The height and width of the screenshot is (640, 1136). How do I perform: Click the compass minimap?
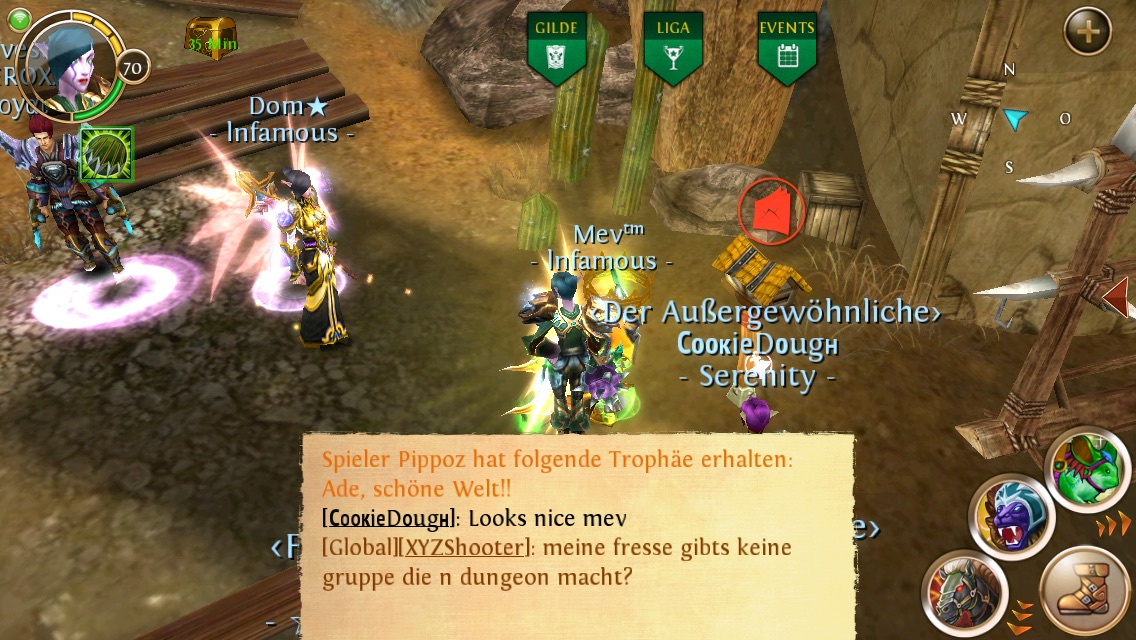(1011, 119)
